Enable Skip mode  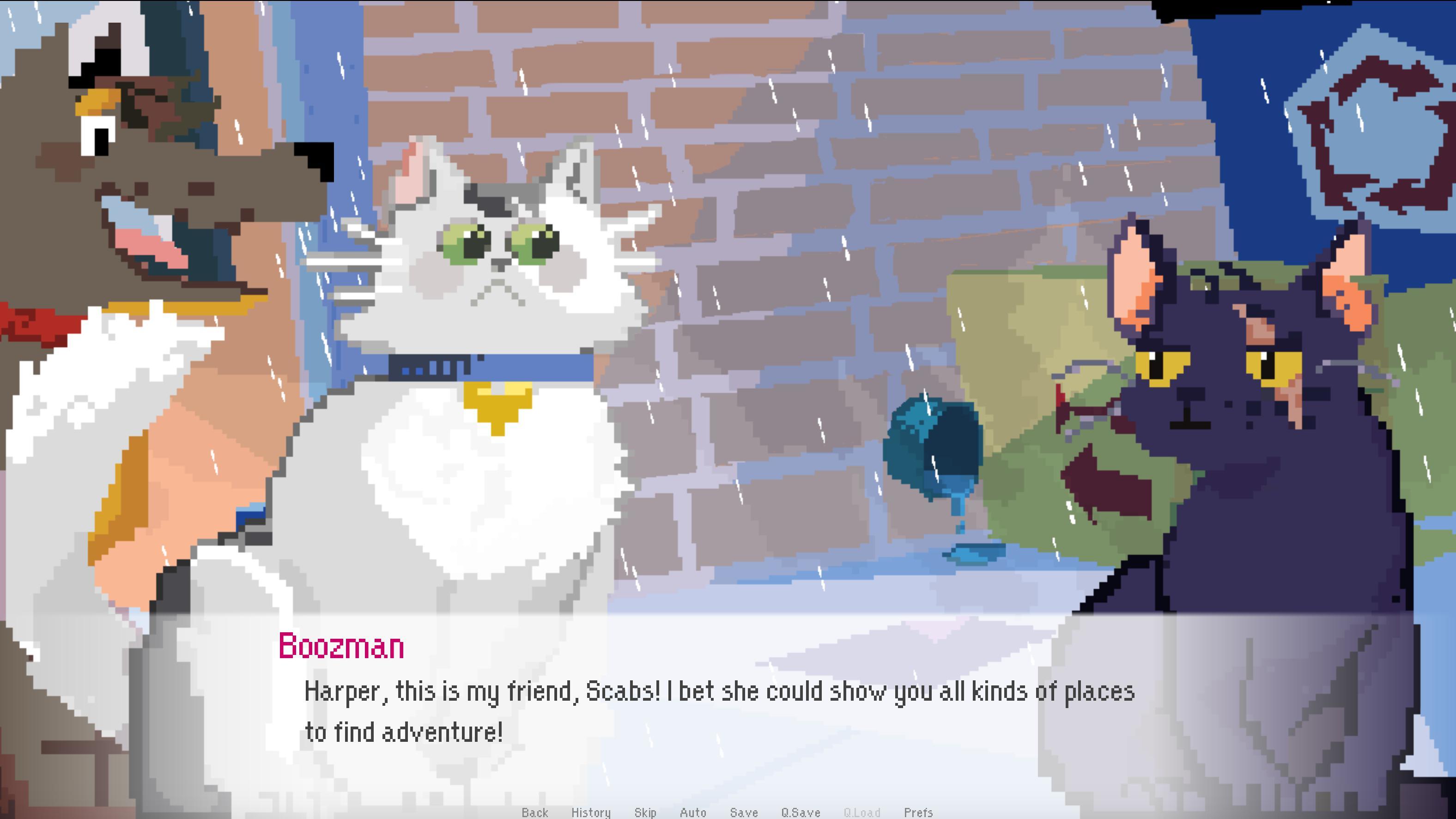(x=645, y=813)
